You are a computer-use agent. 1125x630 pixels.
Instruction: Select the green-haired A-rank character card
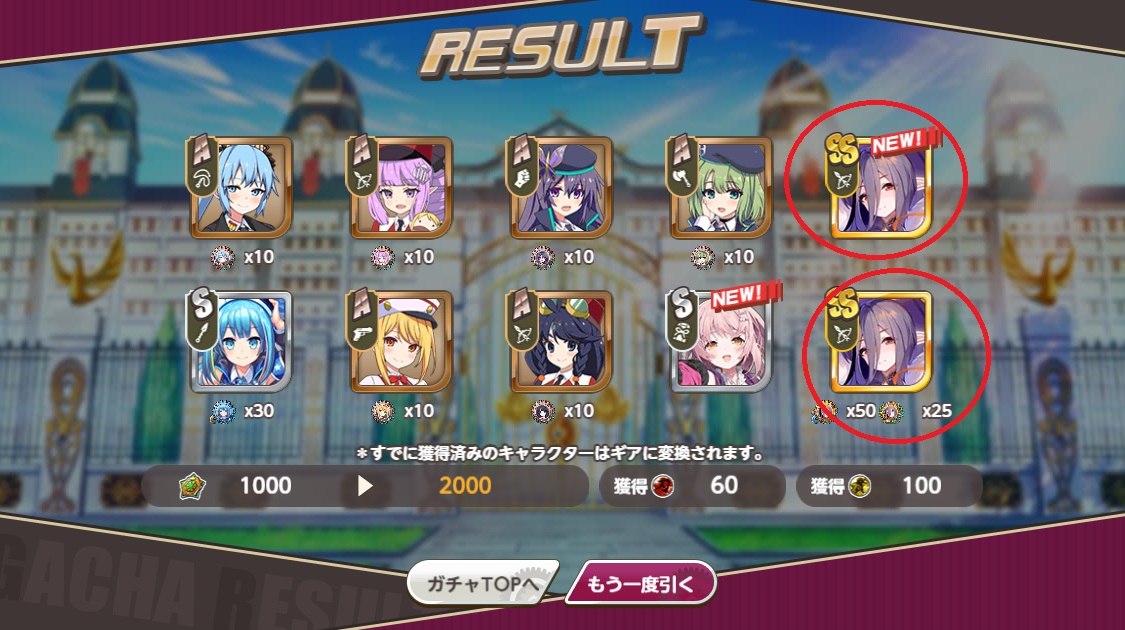click(x=721, y=188)
